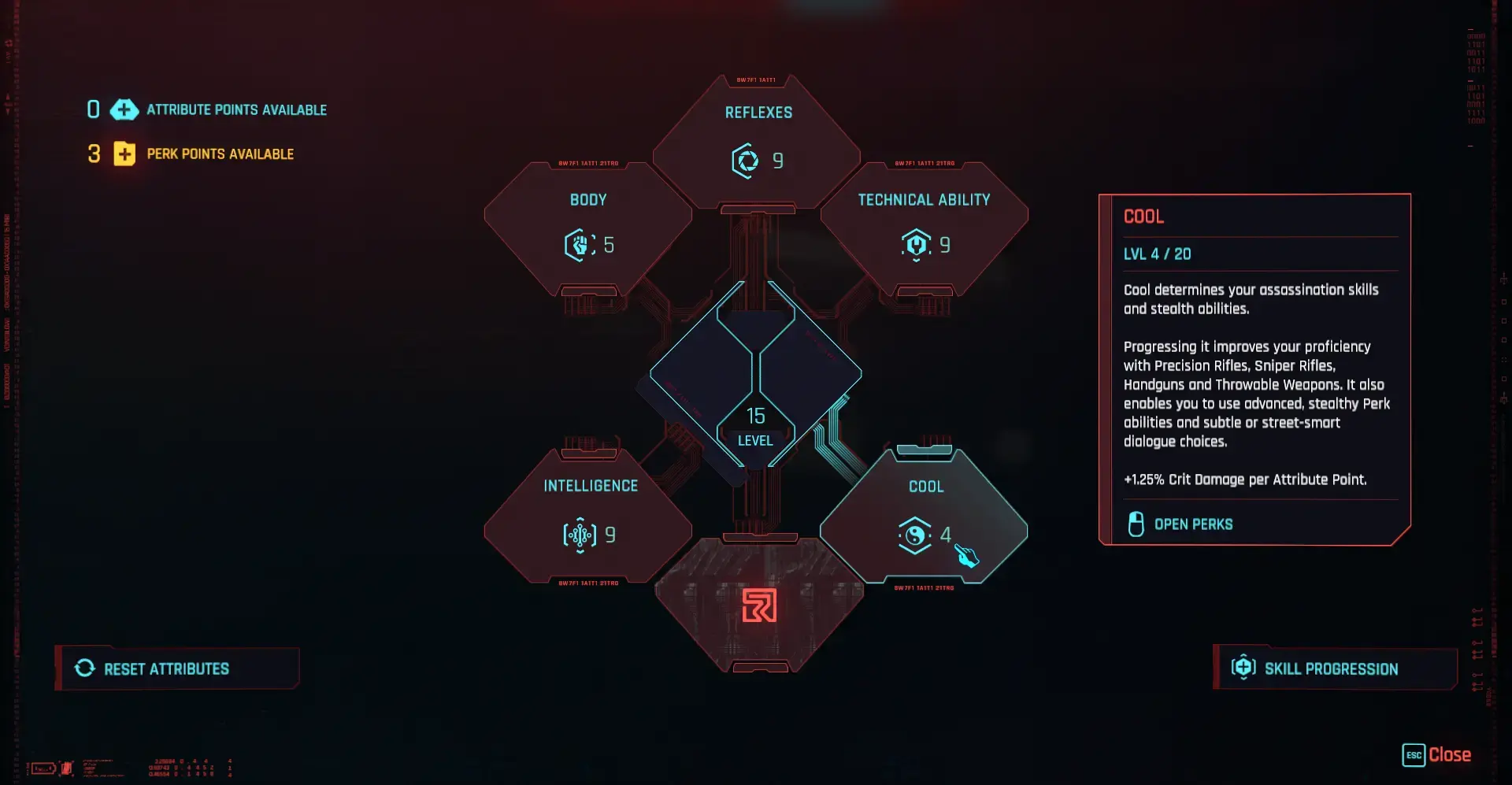Select the Intelligence attribute hexagon
Screen dimensions: 1512x785
click(589, 517)
